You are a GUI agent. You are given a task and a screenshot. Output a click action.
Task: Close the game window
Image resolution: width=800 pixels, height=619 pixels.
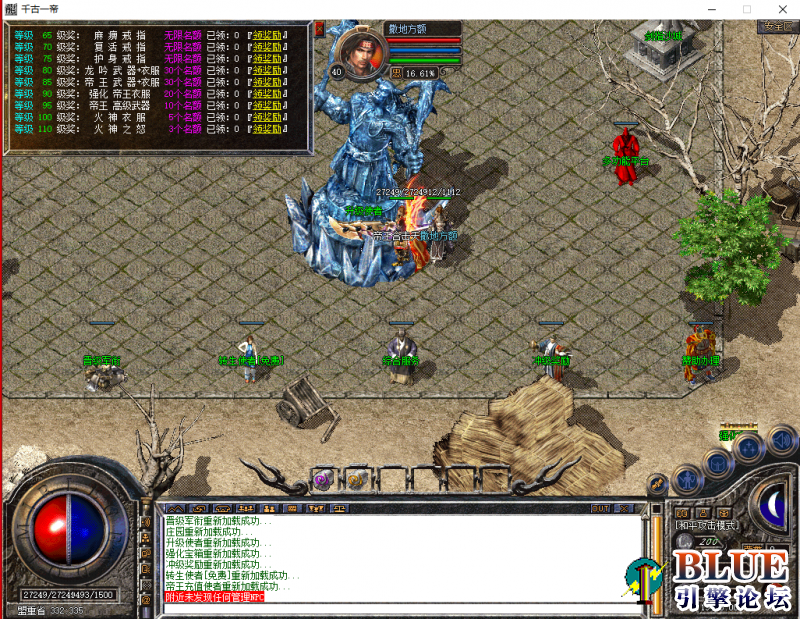[x=777, y=9]
